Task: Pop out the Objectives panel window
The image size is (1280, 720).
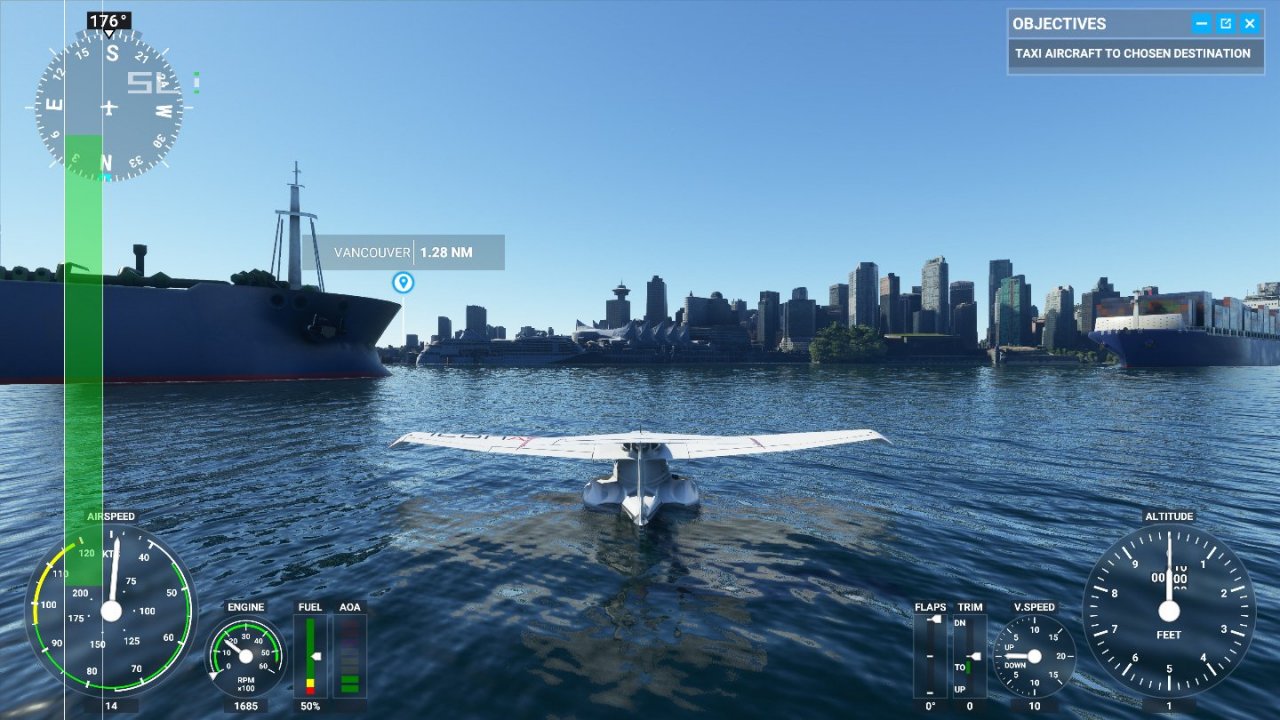Action: pyautogui.click(x=1225, y=23)
